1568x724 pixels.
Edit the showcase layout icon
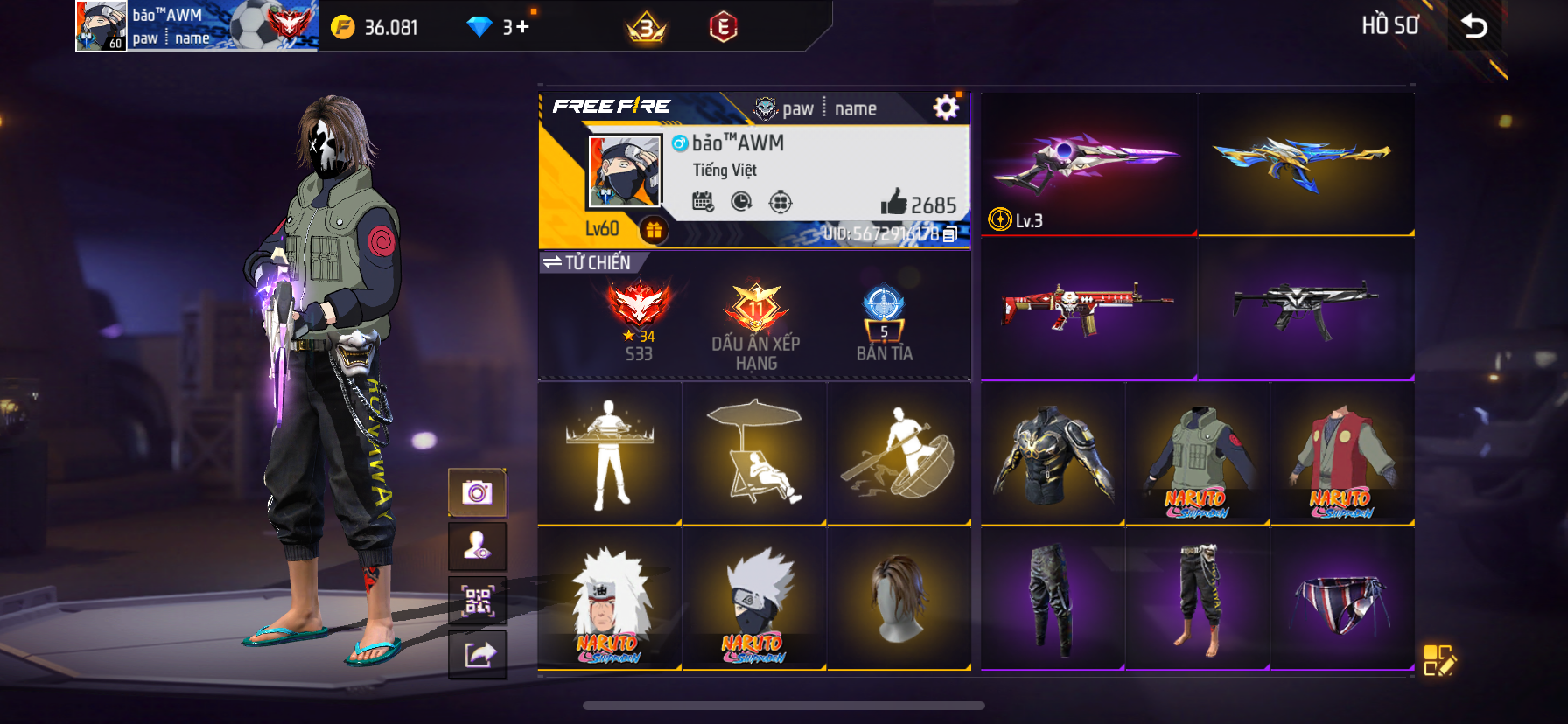click(x=1438, y=660)
